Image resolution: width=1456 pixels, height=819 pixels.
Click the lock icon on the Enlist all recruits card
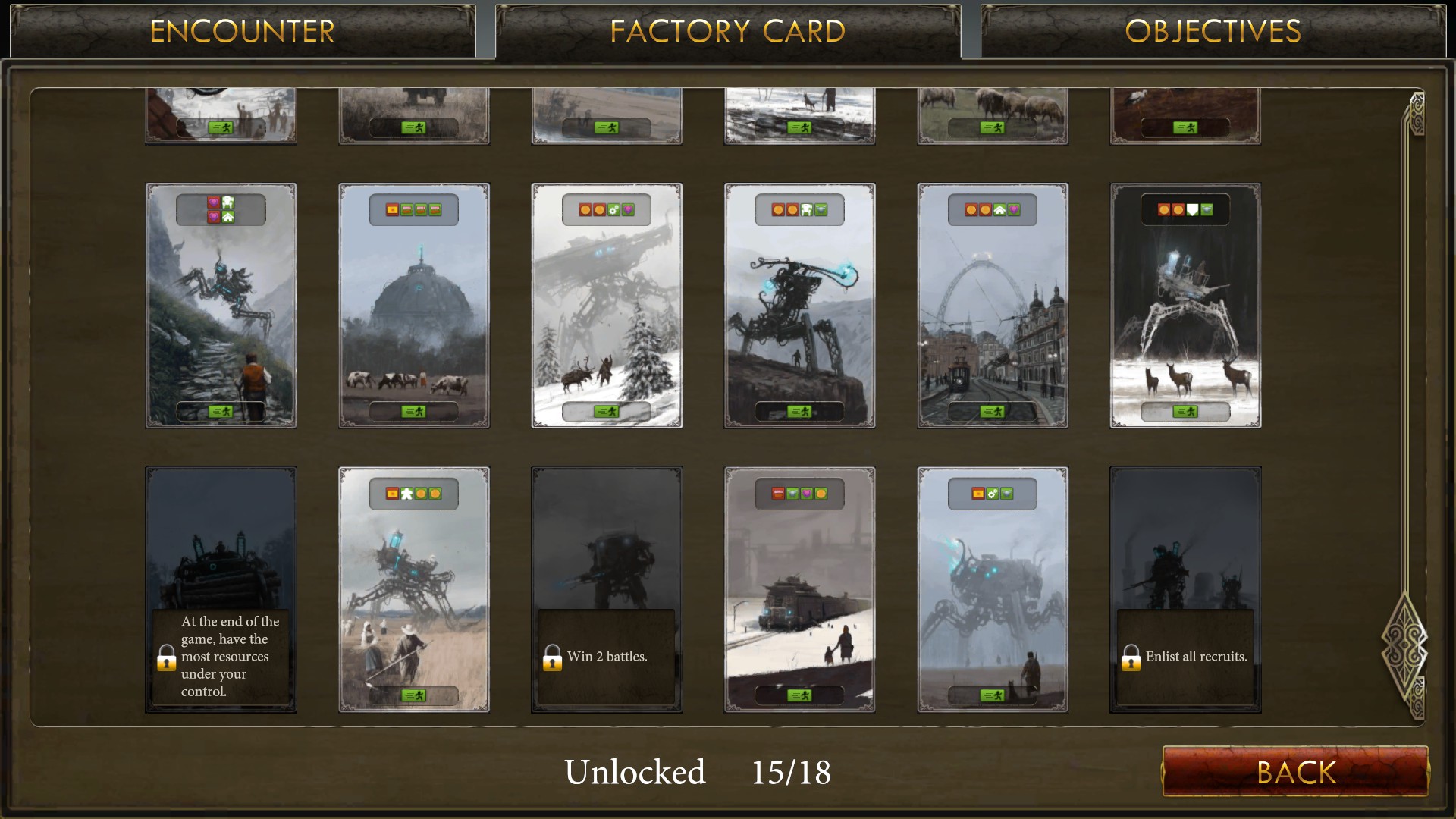click(x=1131, y=657)
